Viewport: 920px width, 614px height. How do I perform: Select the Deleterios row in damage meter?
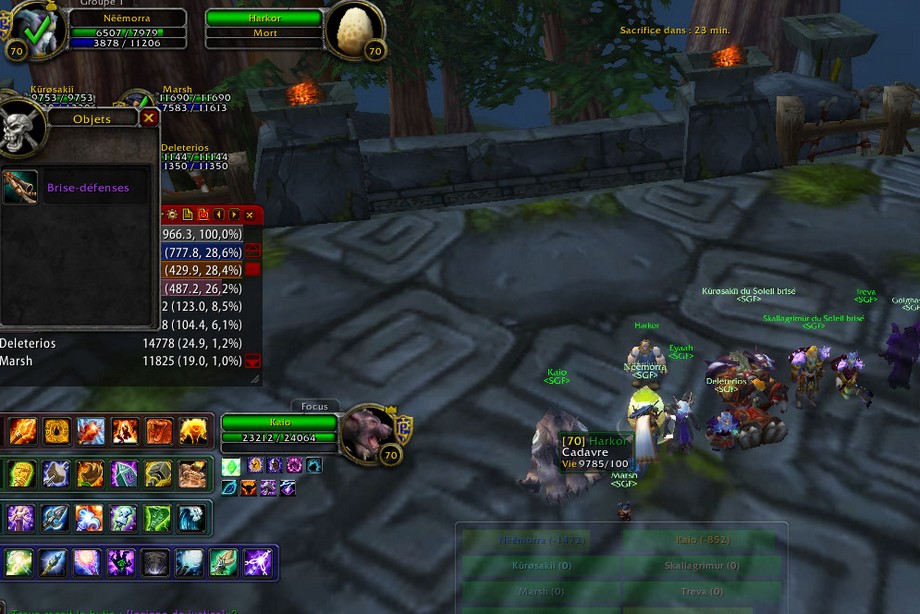pos(120,343)
